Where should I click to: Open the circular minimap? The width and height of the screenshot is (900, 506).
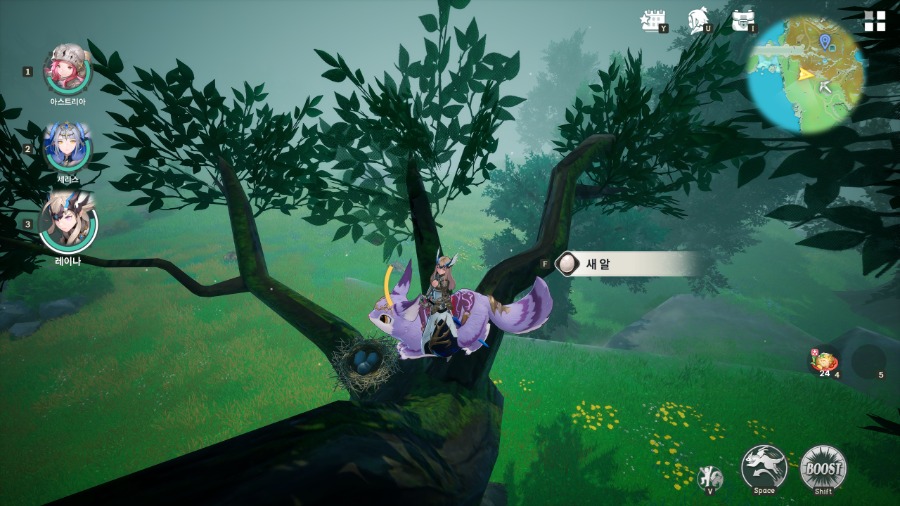click(807, 72)
